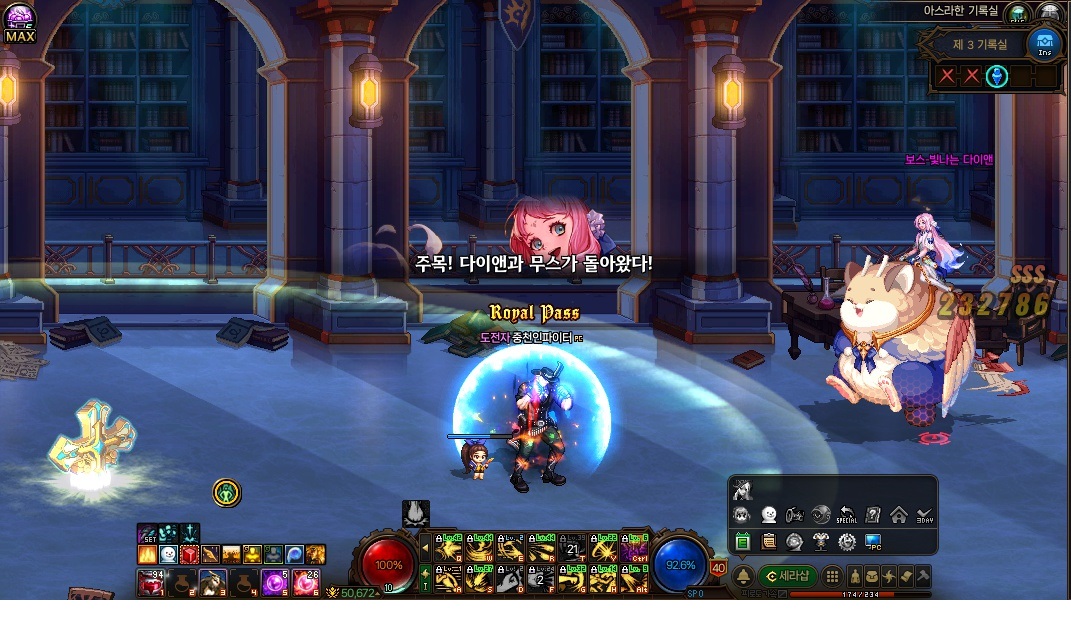The image size is (1071, 631).
Task: Click the MAX icon in top-left corner
Action: (x=19, y=24)
